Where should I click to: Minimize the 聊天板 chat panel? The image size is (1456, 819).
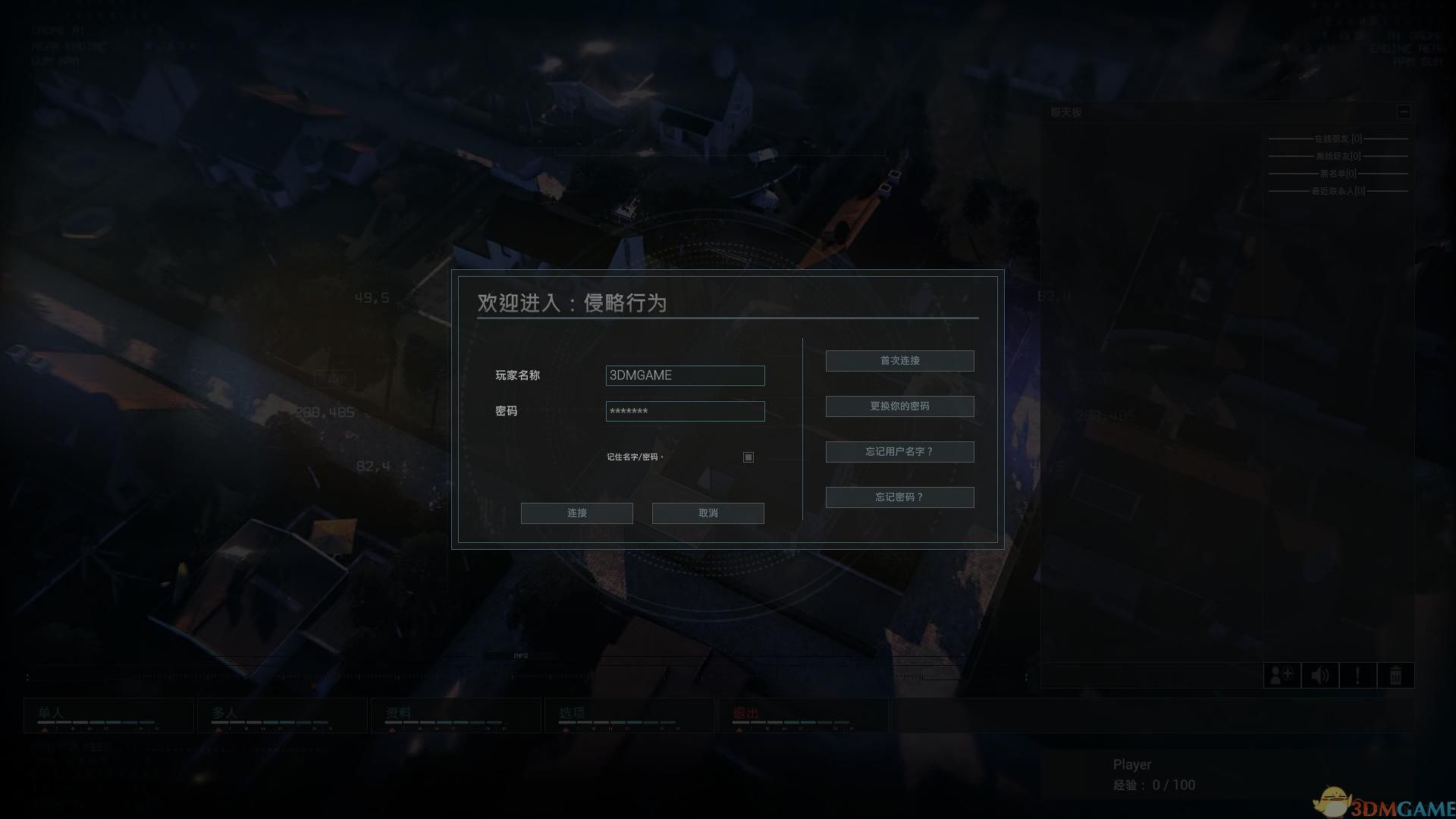1404,111
